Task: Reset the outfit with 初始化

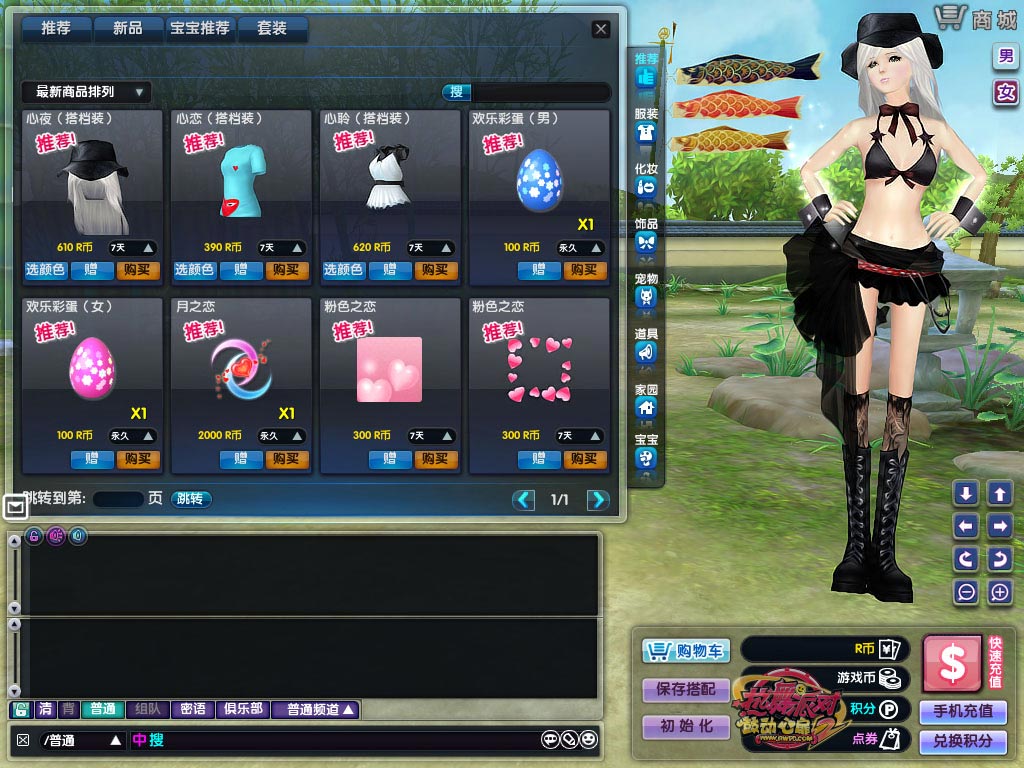Action: 687,727
